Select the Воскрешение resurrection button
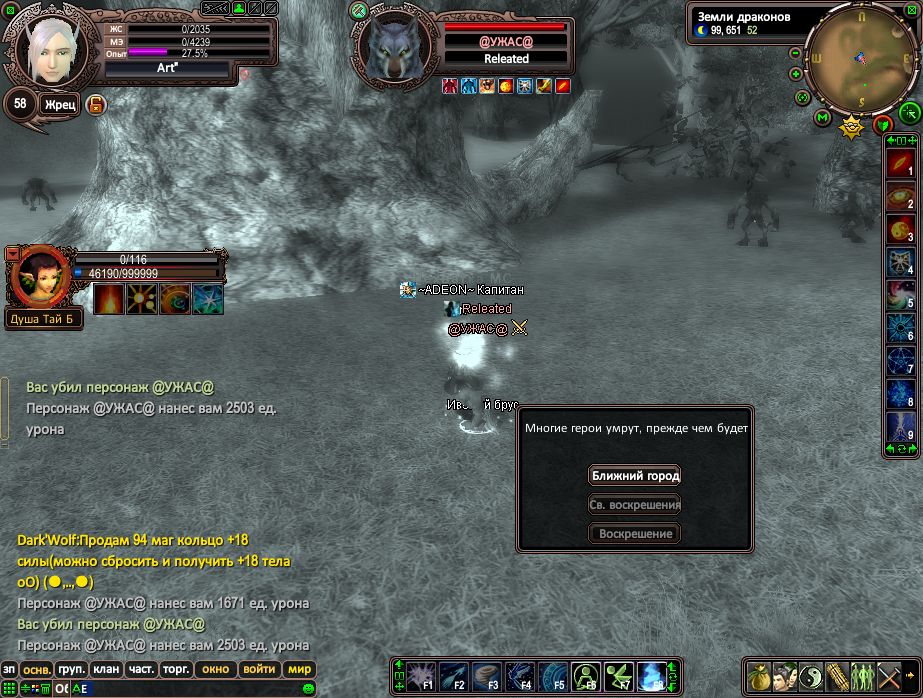Screen dimensions: 923x698 (634, 533)
